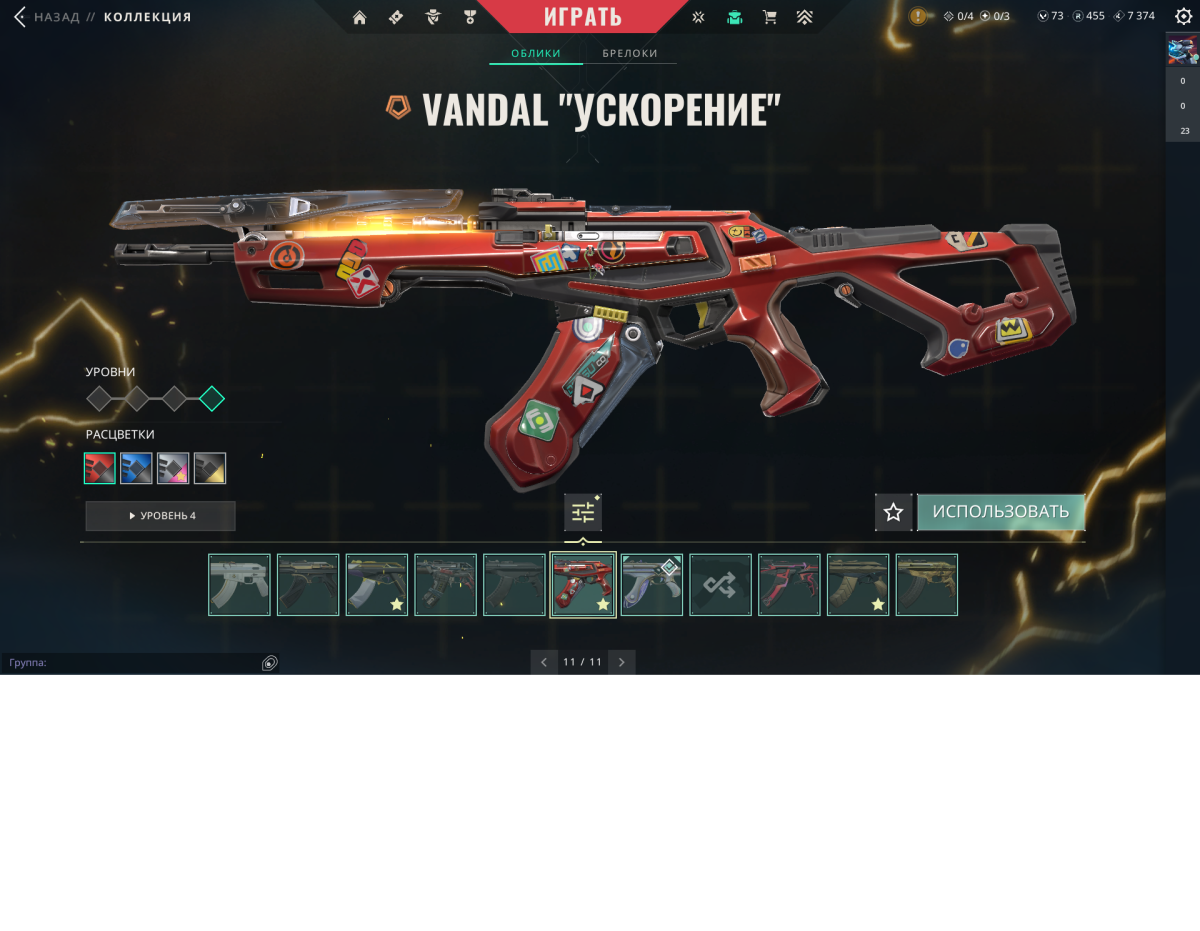The image size is (1200, 931).
Task: Select the random shuffle skin tile
Action: tap(720, 585)
